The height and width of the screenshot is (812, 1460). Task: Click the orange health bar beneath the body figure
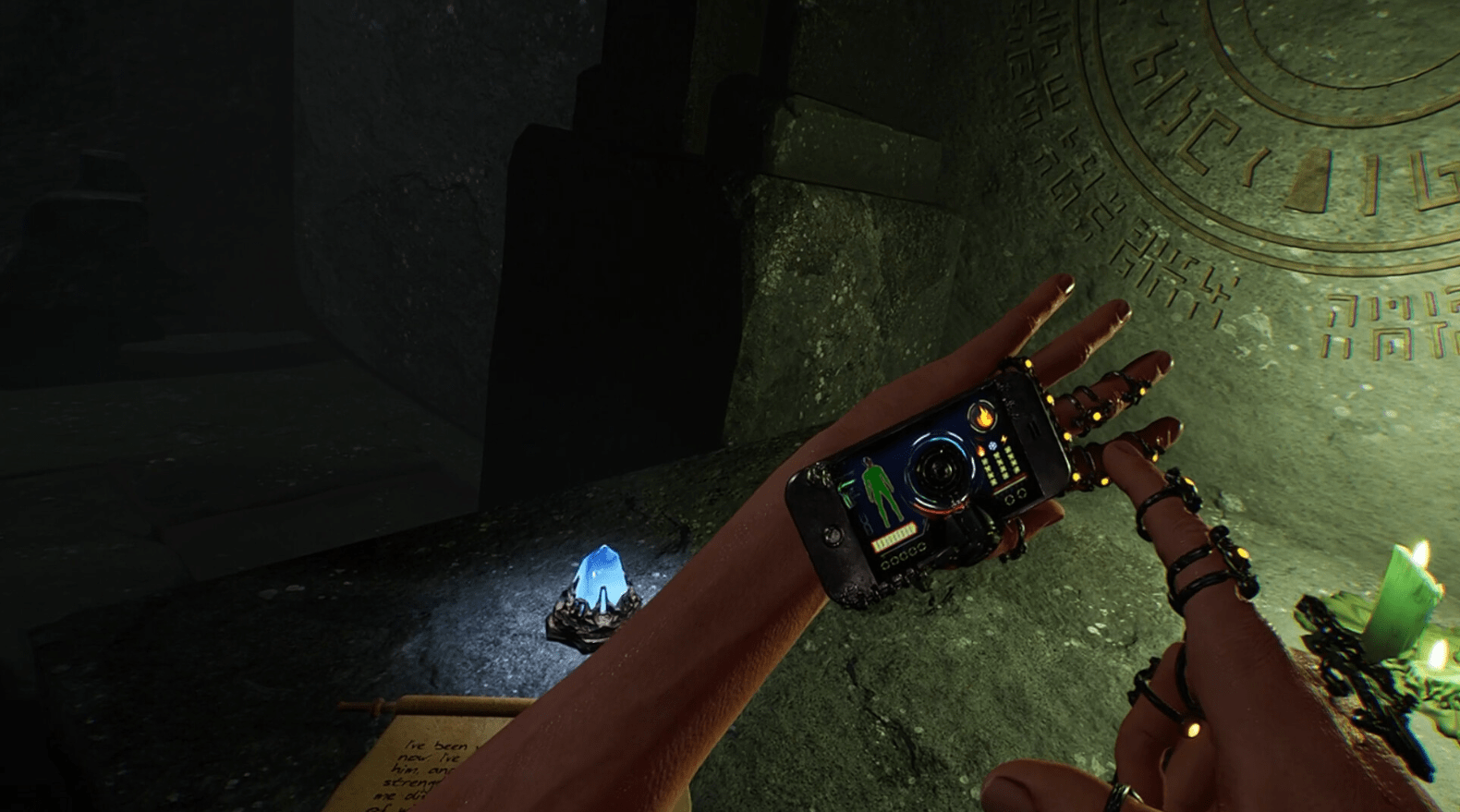[x=895, y=534]
